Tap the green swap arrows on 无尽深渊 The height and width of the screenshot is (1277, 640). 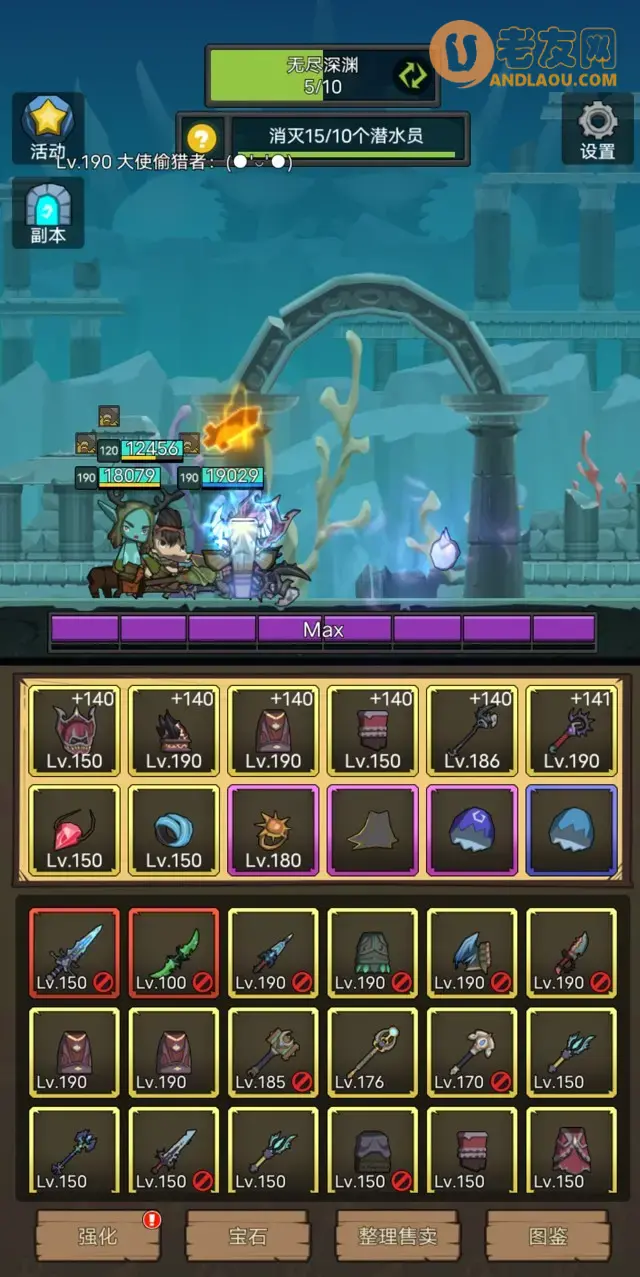411,75
